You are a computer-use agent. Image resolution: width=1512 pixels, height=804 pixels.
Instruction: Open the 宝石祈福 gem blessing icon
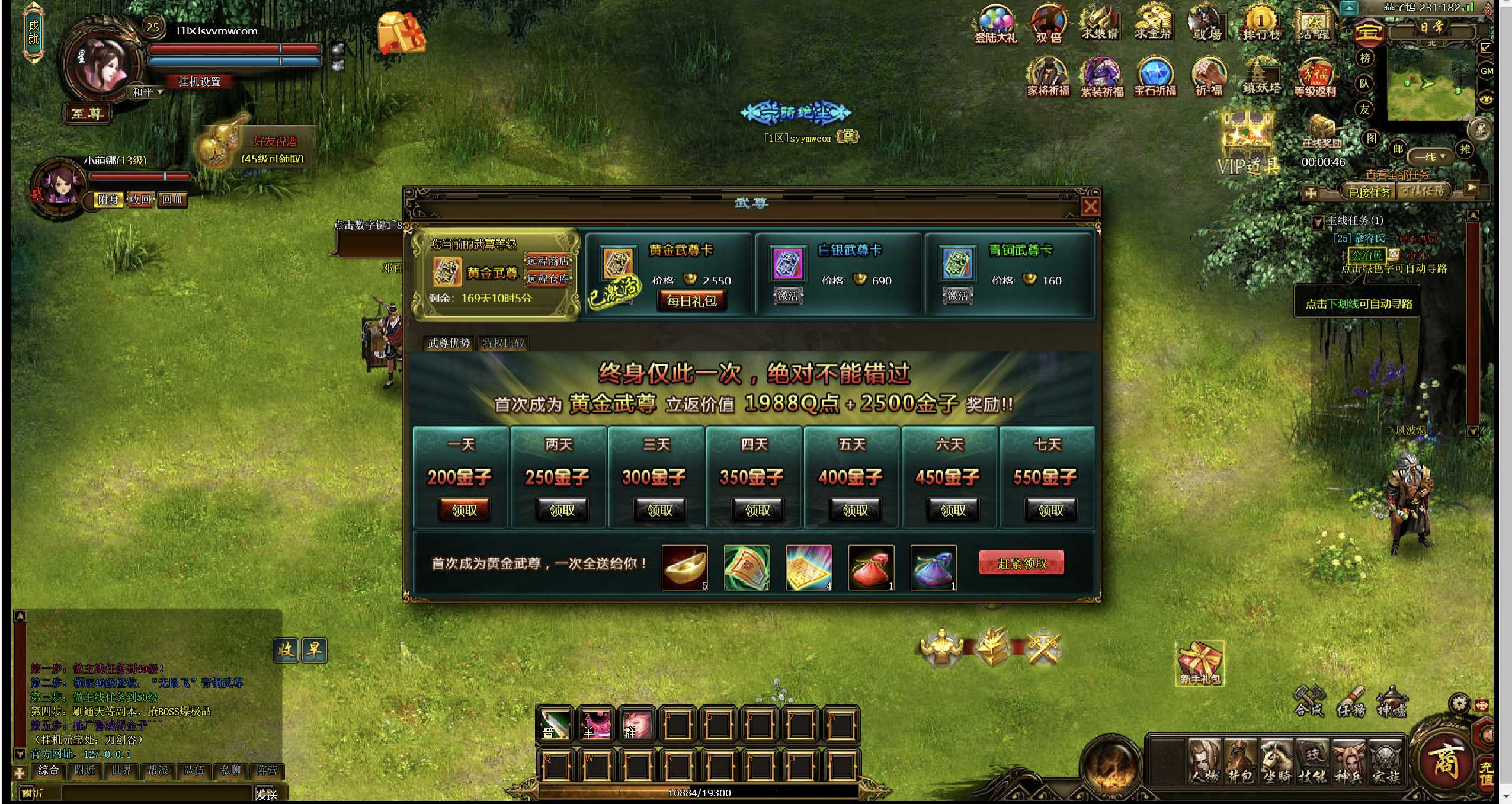click(1155, 77)
